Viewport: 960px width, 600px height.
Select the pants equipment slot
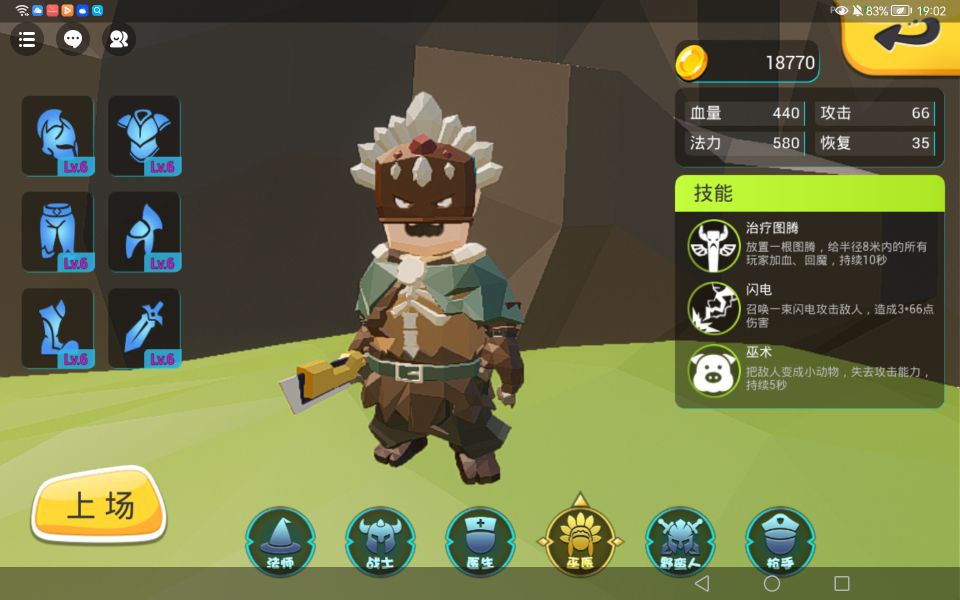click(57, 232)
